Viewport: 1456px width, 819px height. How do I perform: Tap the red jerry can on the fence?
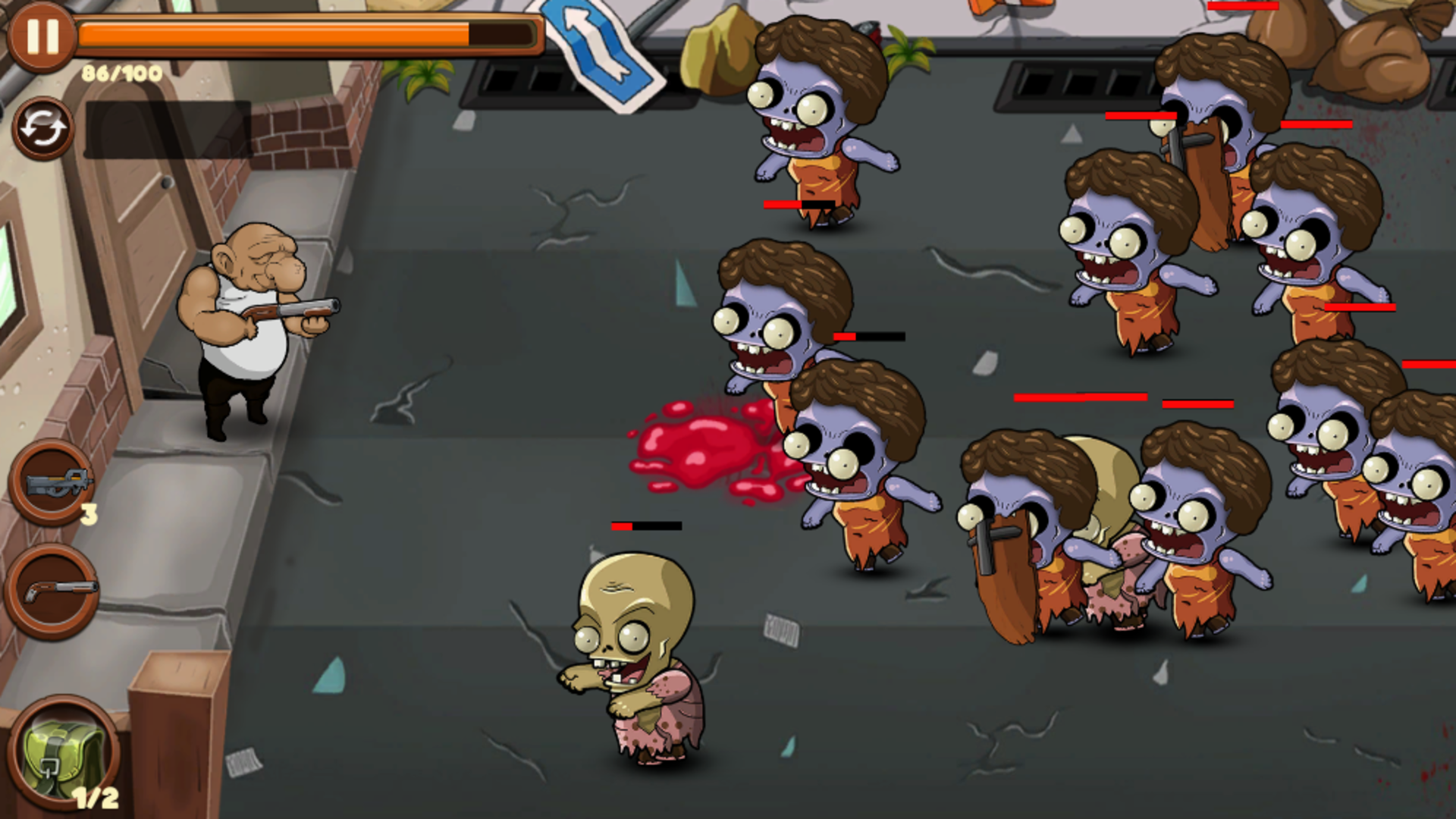[x=874, y=32]
